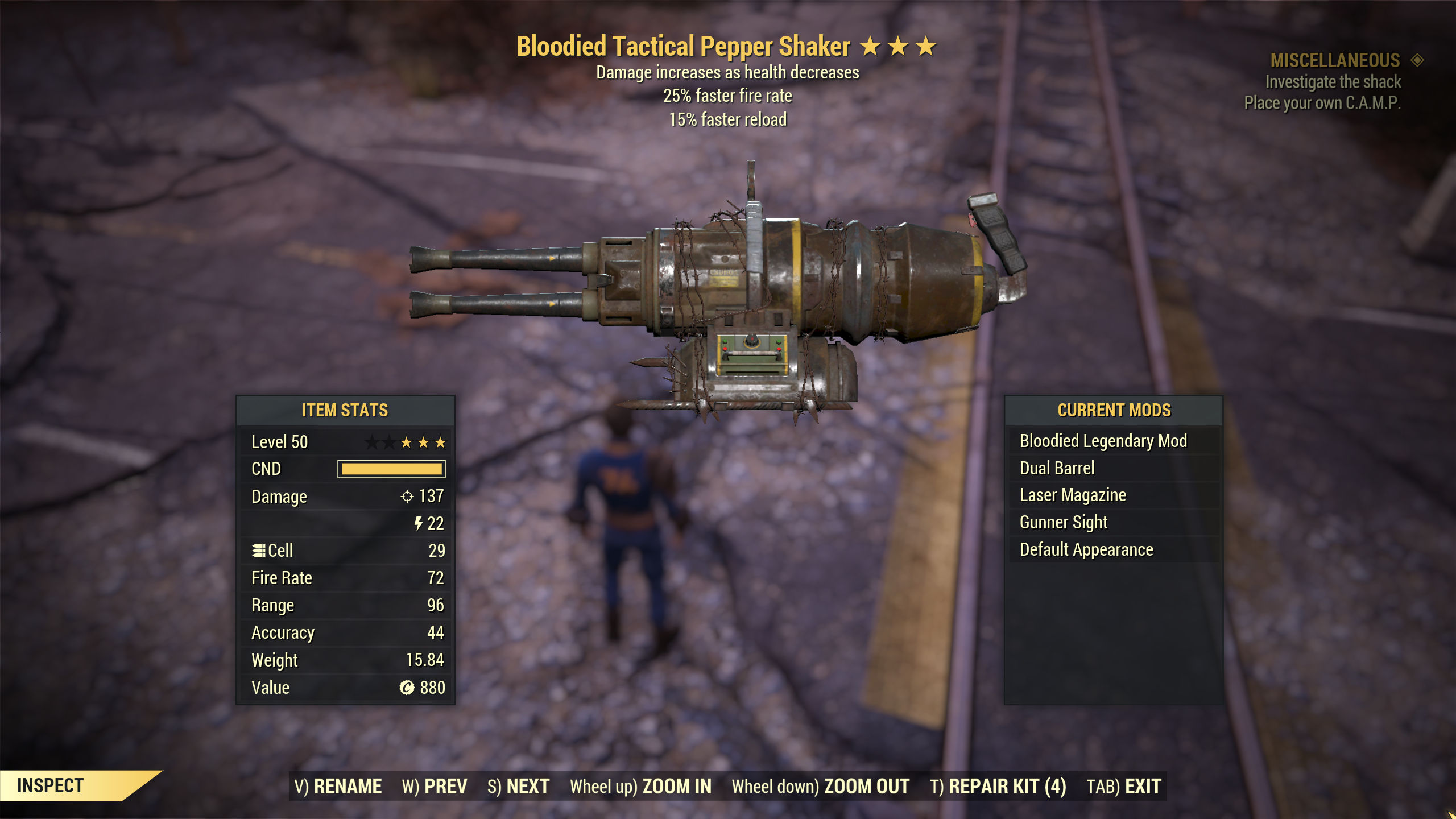The height and width of the screenshot is (819, 1456).
Task: Expand the ITEM STATS panel header
Action: click(345, 411)
